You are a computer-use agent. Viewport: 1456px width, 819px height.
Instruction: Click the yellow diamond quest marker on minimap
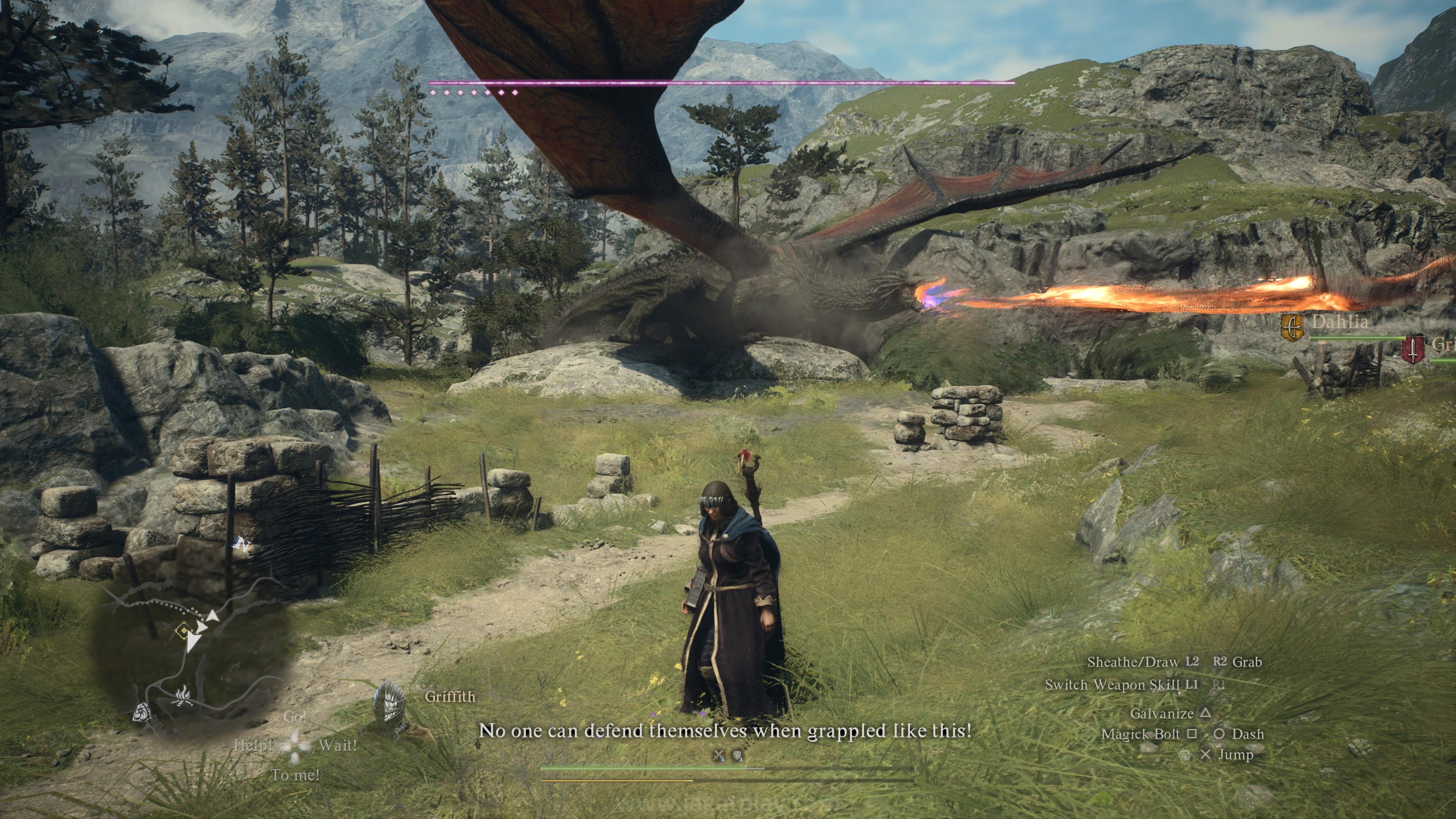click(x=183, y=630)
